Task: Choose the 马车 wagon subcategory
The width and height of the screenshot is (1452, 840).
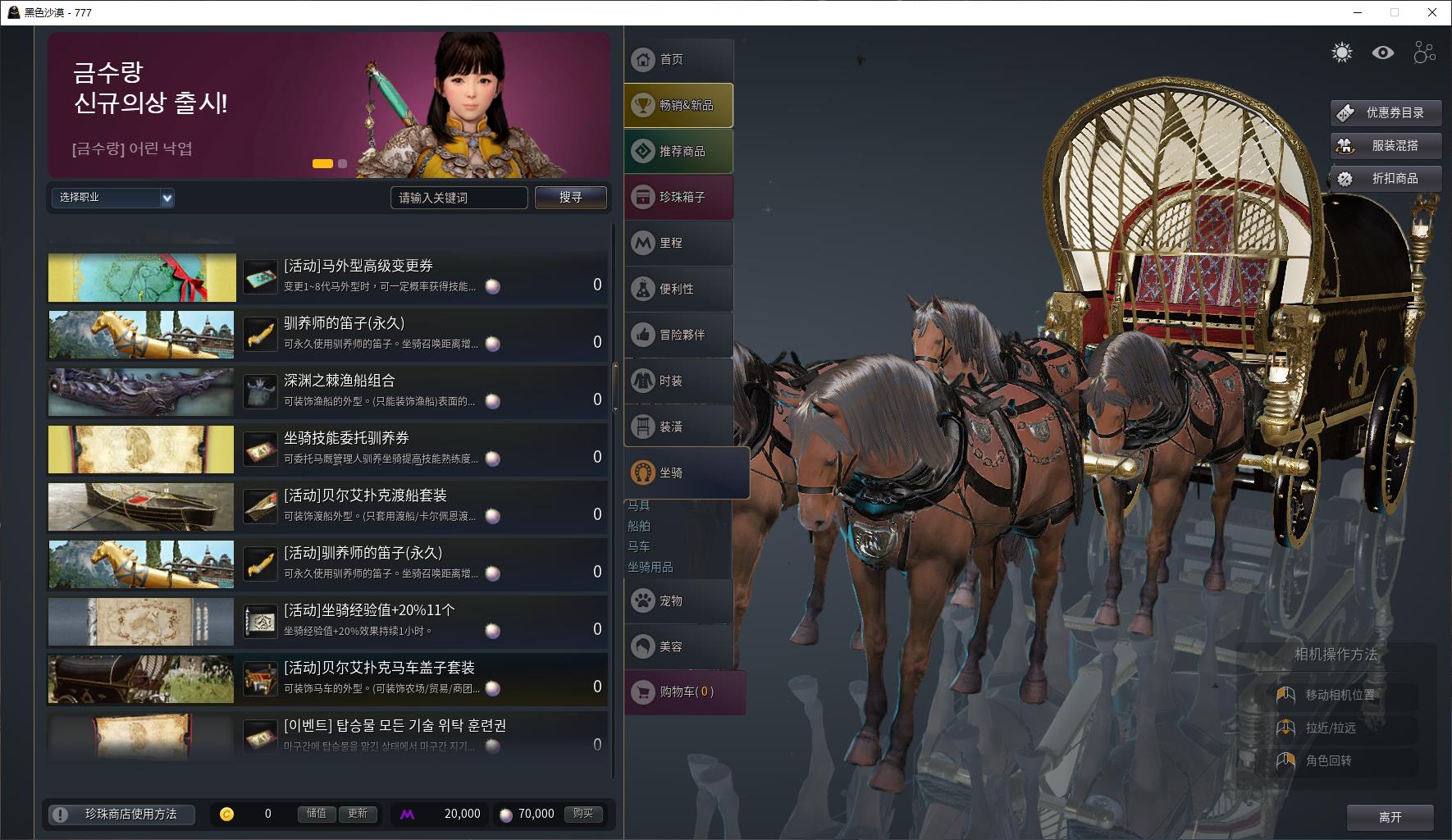Action: [639, 546]
